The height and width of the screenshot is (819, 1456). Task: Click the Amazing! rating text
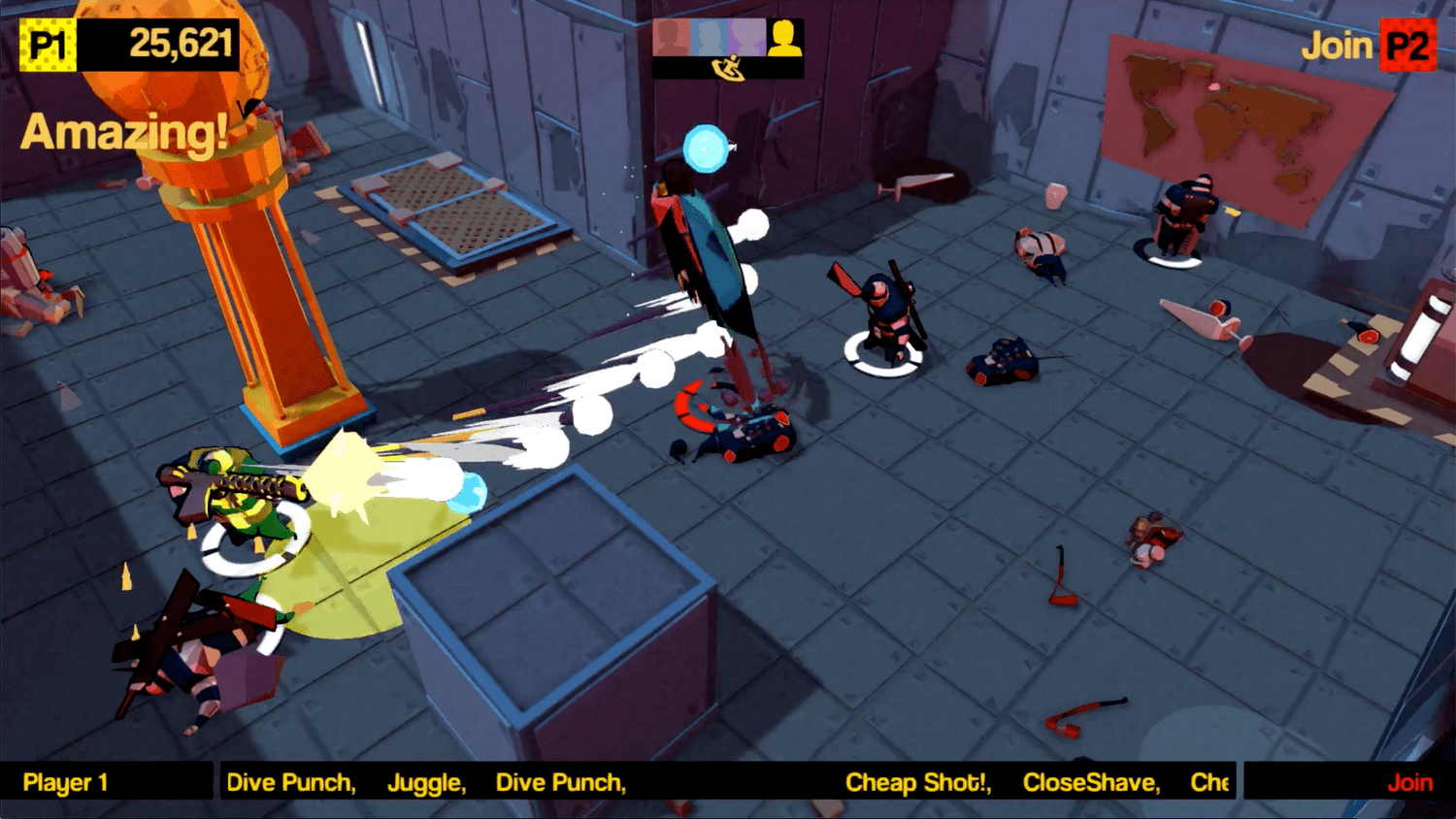[x=124, y=132]
